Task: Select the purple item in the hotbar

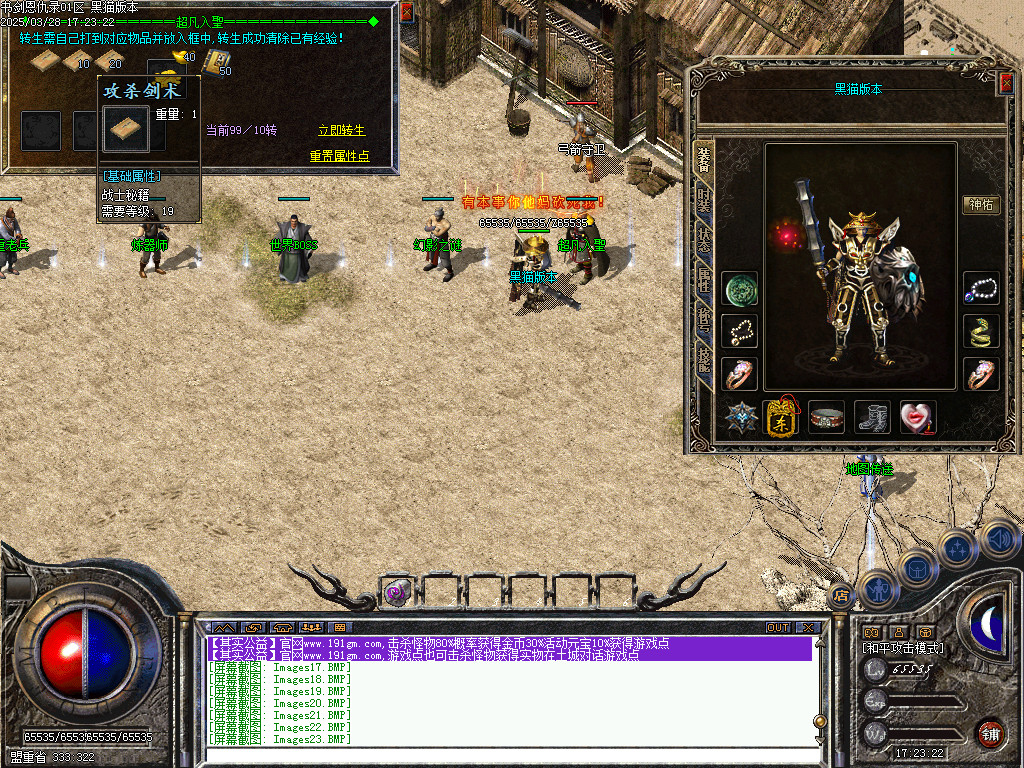Action: click(395, 592)
